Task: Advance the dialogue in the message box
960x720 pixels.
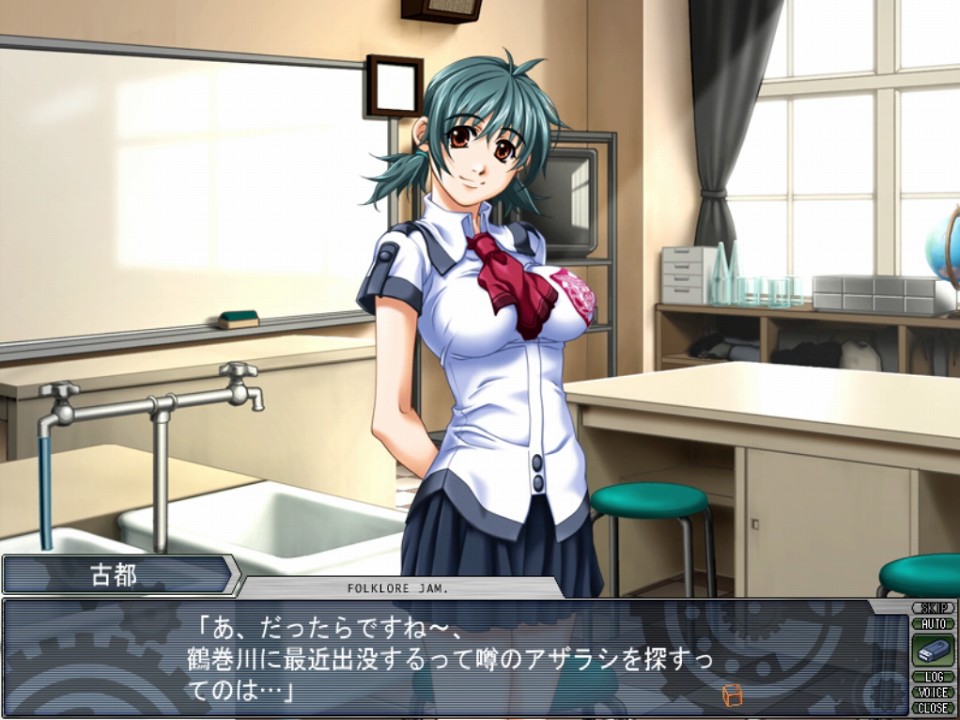Action: (x=450, y=658)
